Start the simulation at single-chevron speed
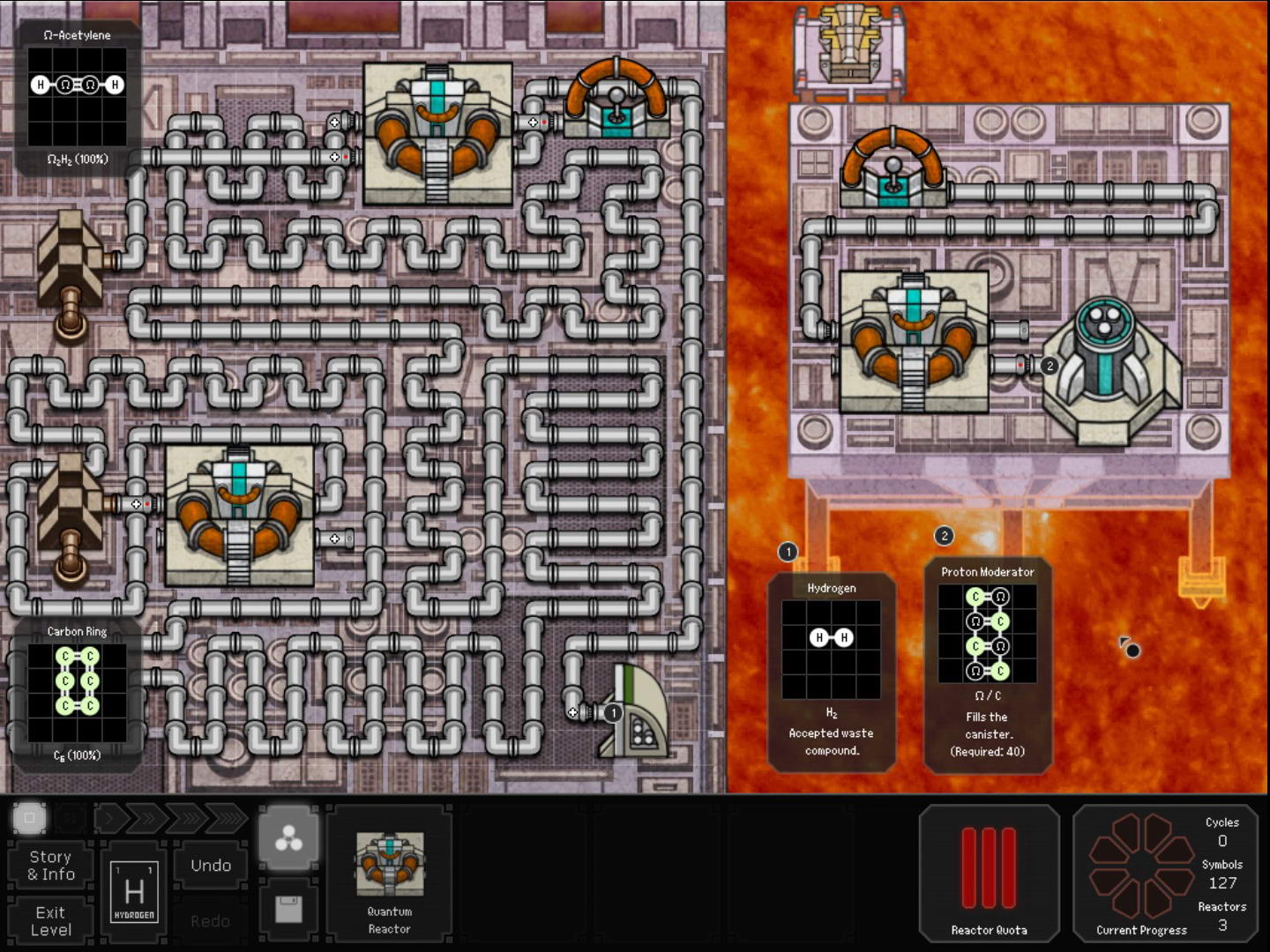Image resolution: width=1270 pixels, height=952 pixels. click(x=109, y=819)
